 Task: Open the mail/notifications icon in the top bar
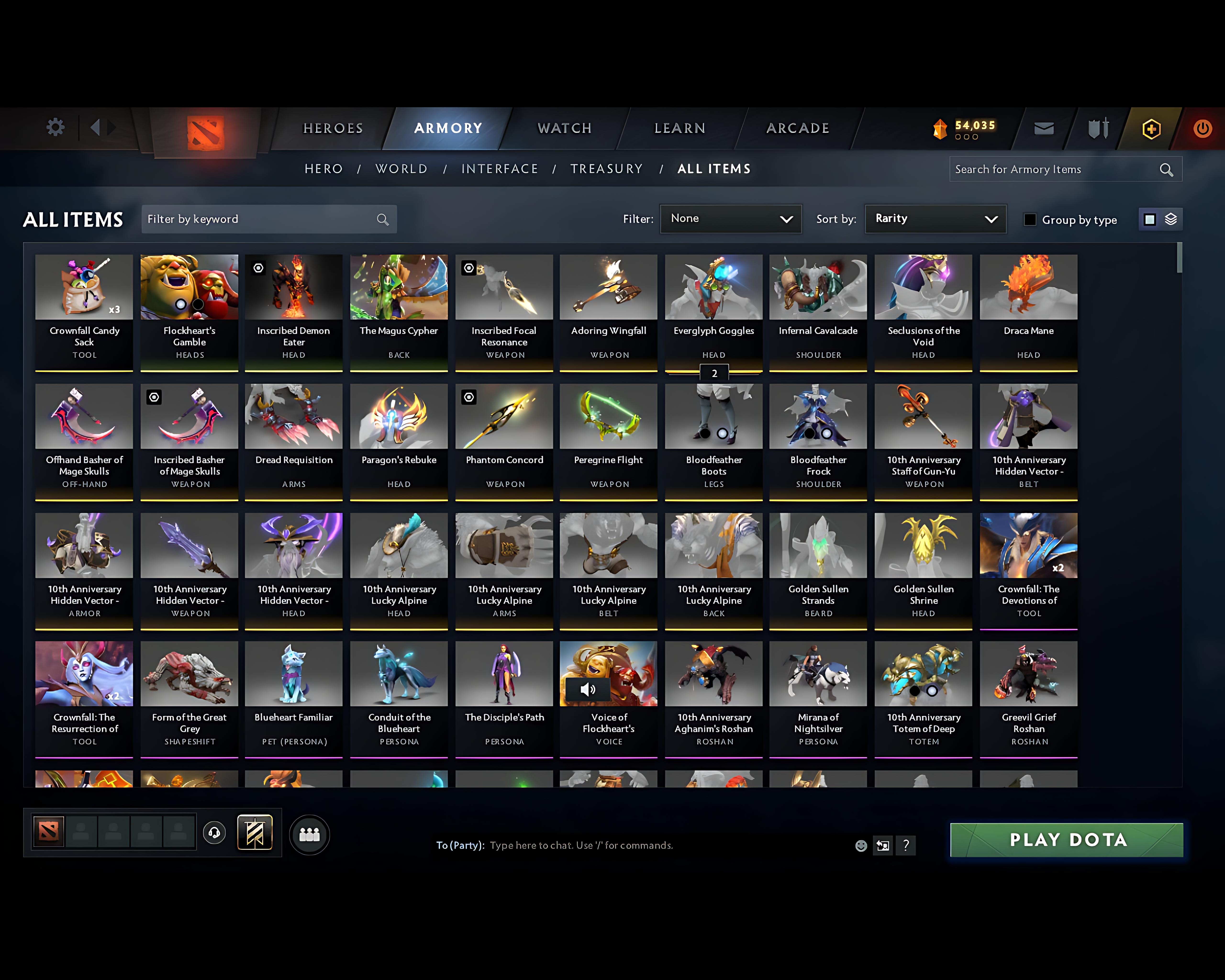(x=1043, y=128)
